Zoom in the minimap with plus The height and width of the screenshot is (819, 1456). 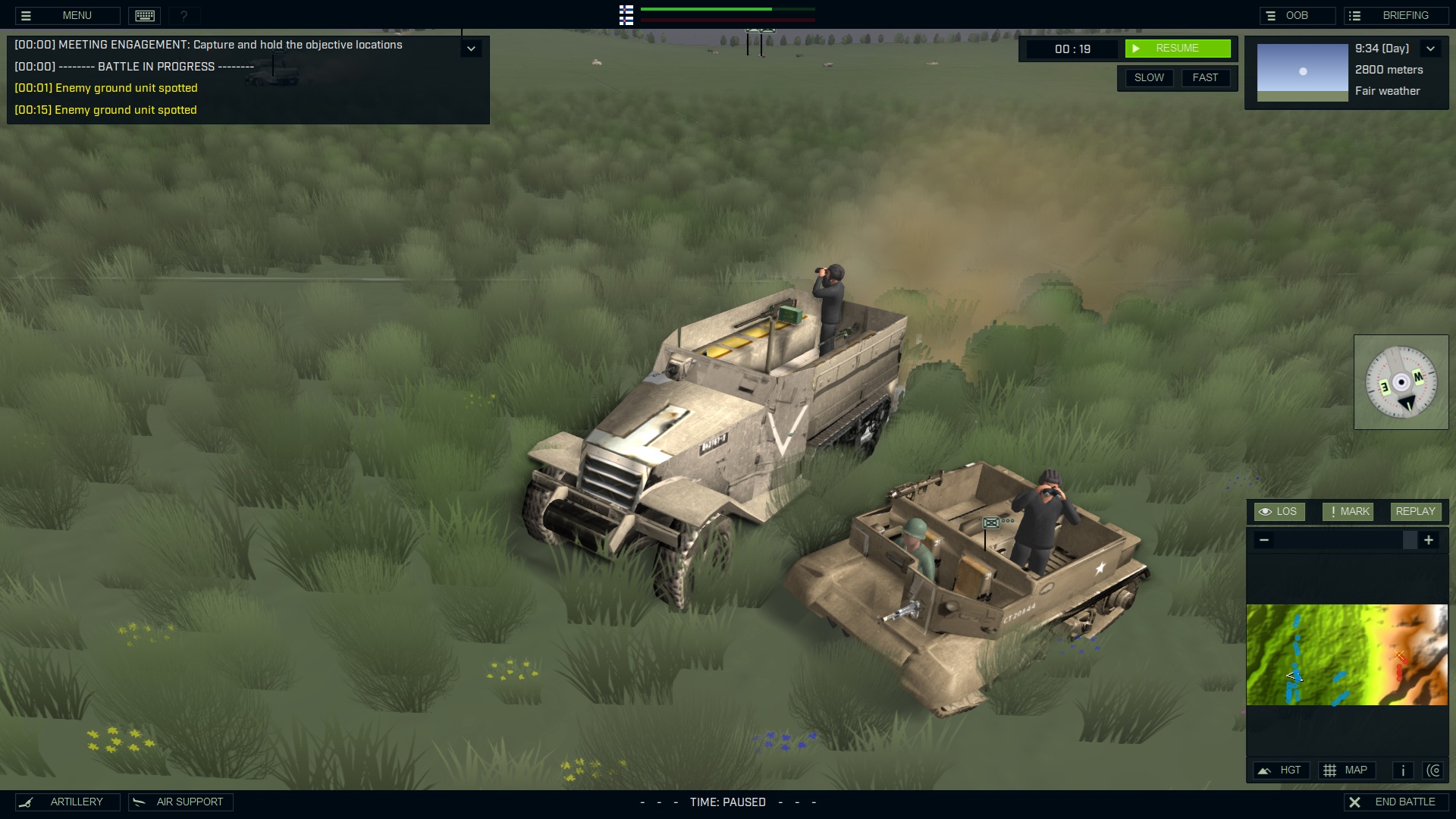1429,540
